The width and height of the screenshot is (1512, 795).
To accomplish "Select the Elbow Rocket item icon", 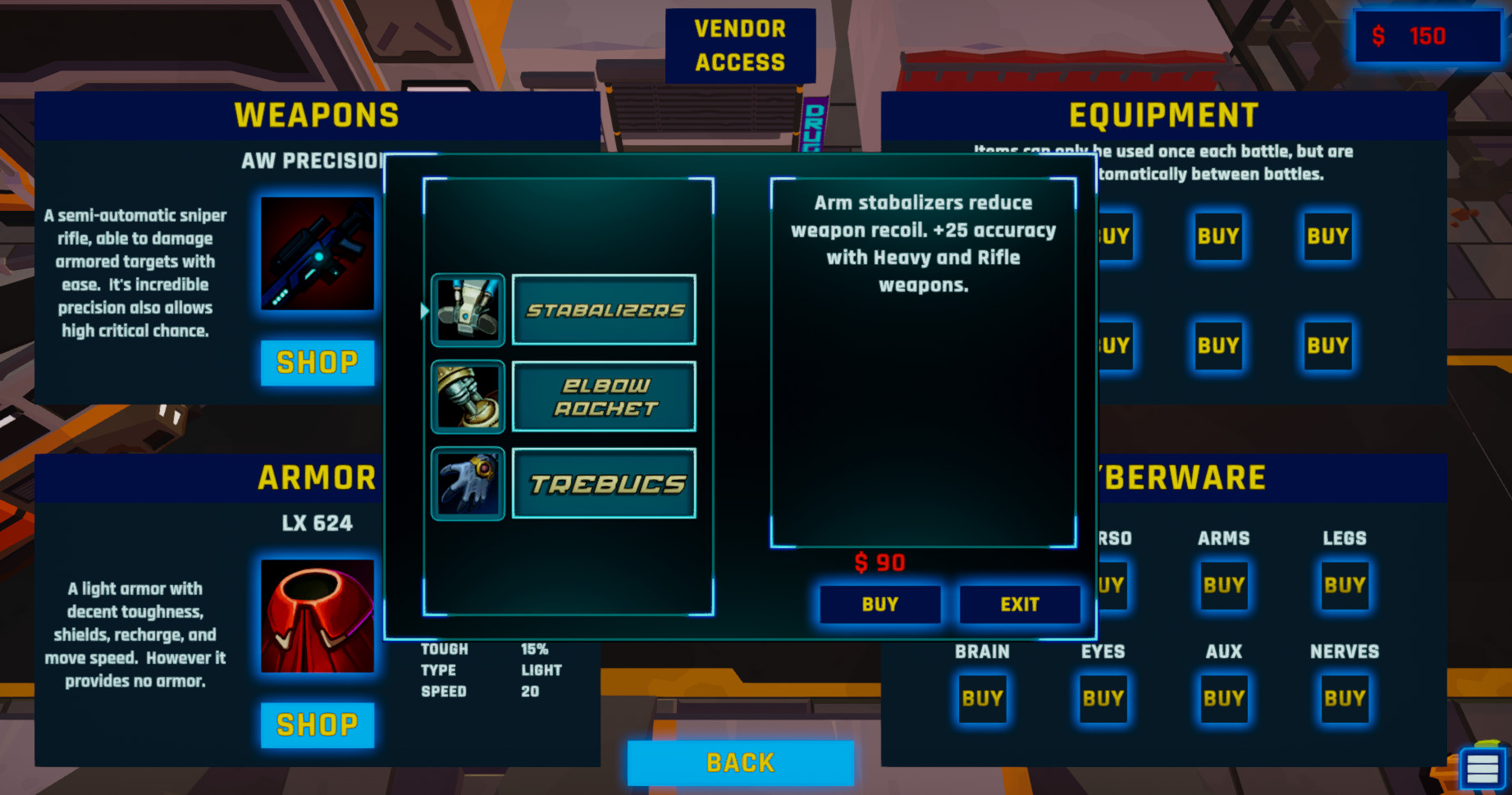I will click(468, 396).
